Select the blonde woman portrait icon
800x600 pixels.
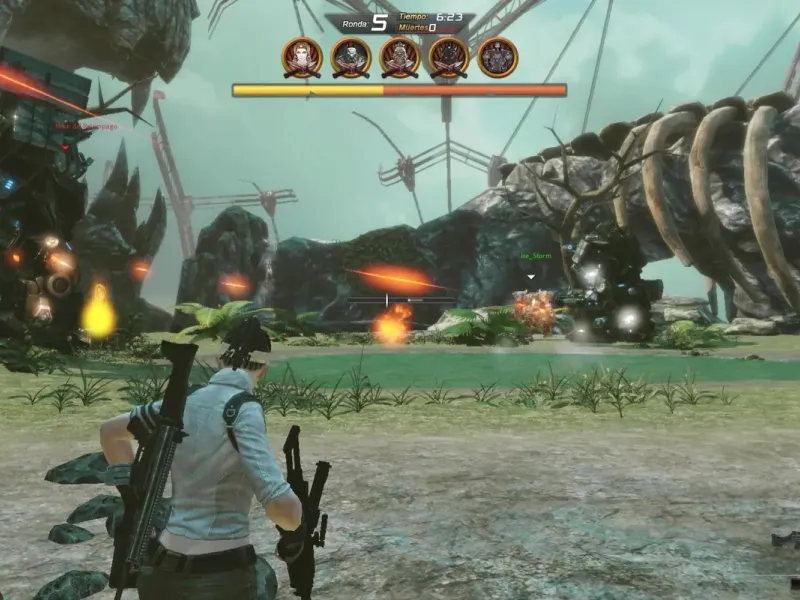(x=302, y=57)
